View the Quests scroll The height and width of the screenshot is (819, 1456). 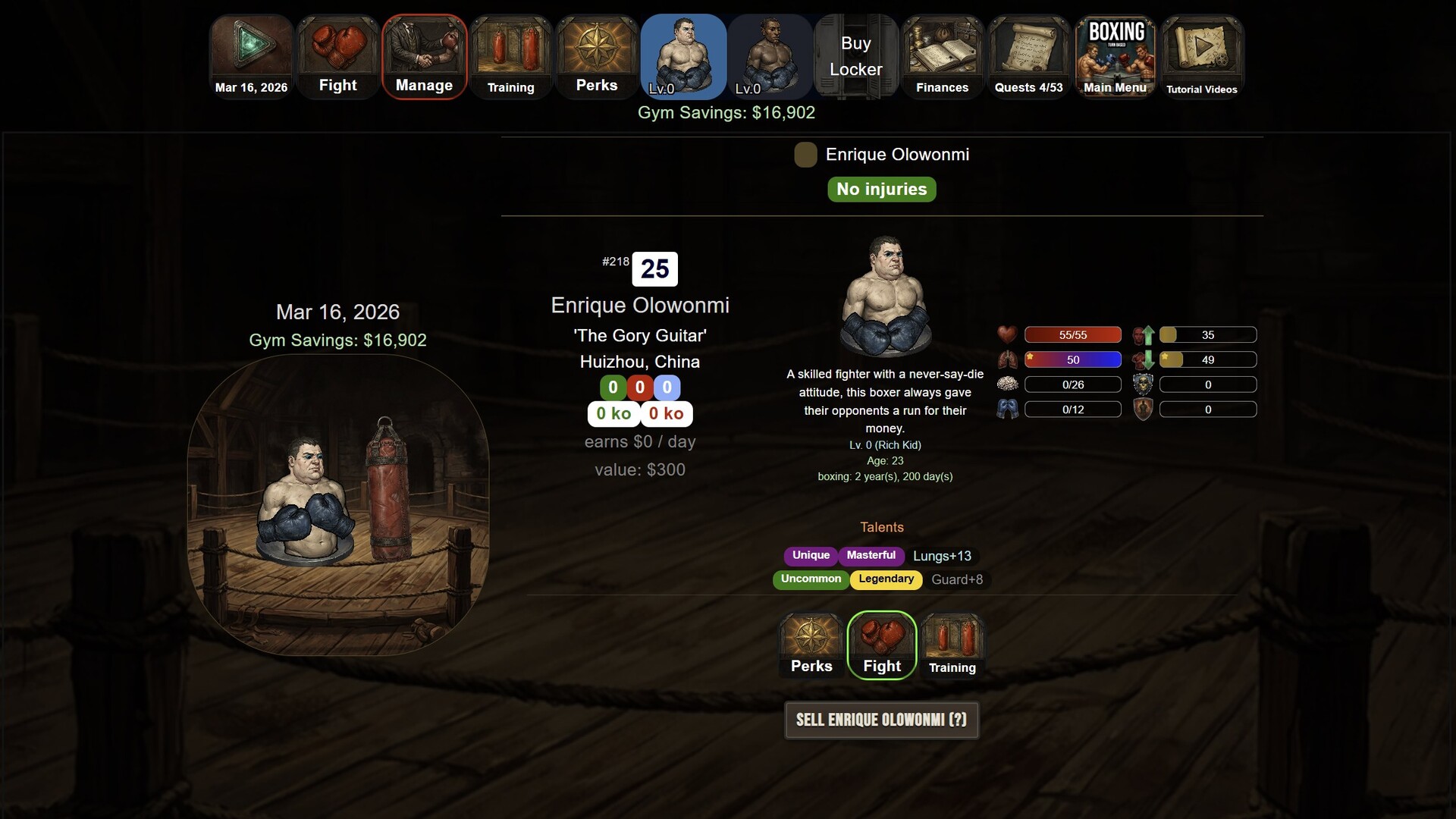pos(1028,57)
